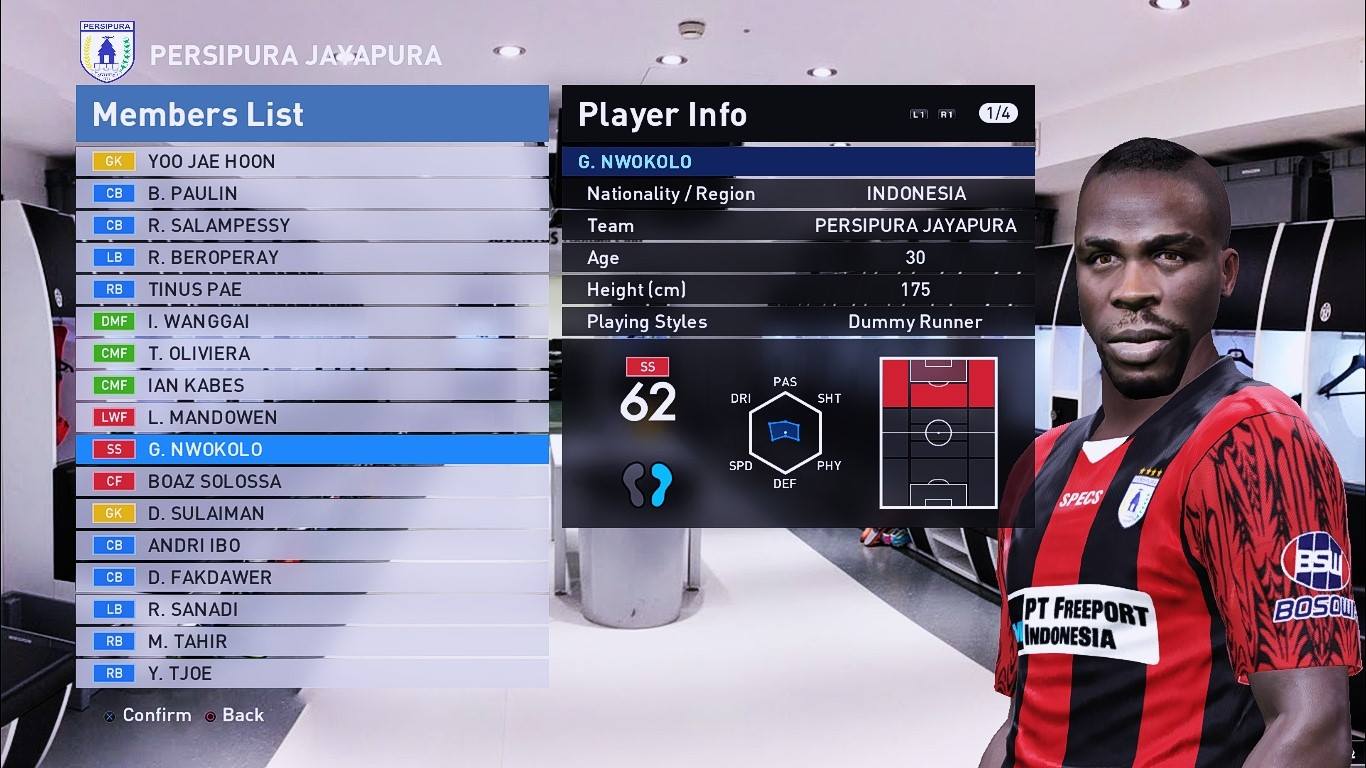Select the red SS badge next to G. Nwokolo
The width and height of the screenshot is (1366, 768).
tap(113, 449)
